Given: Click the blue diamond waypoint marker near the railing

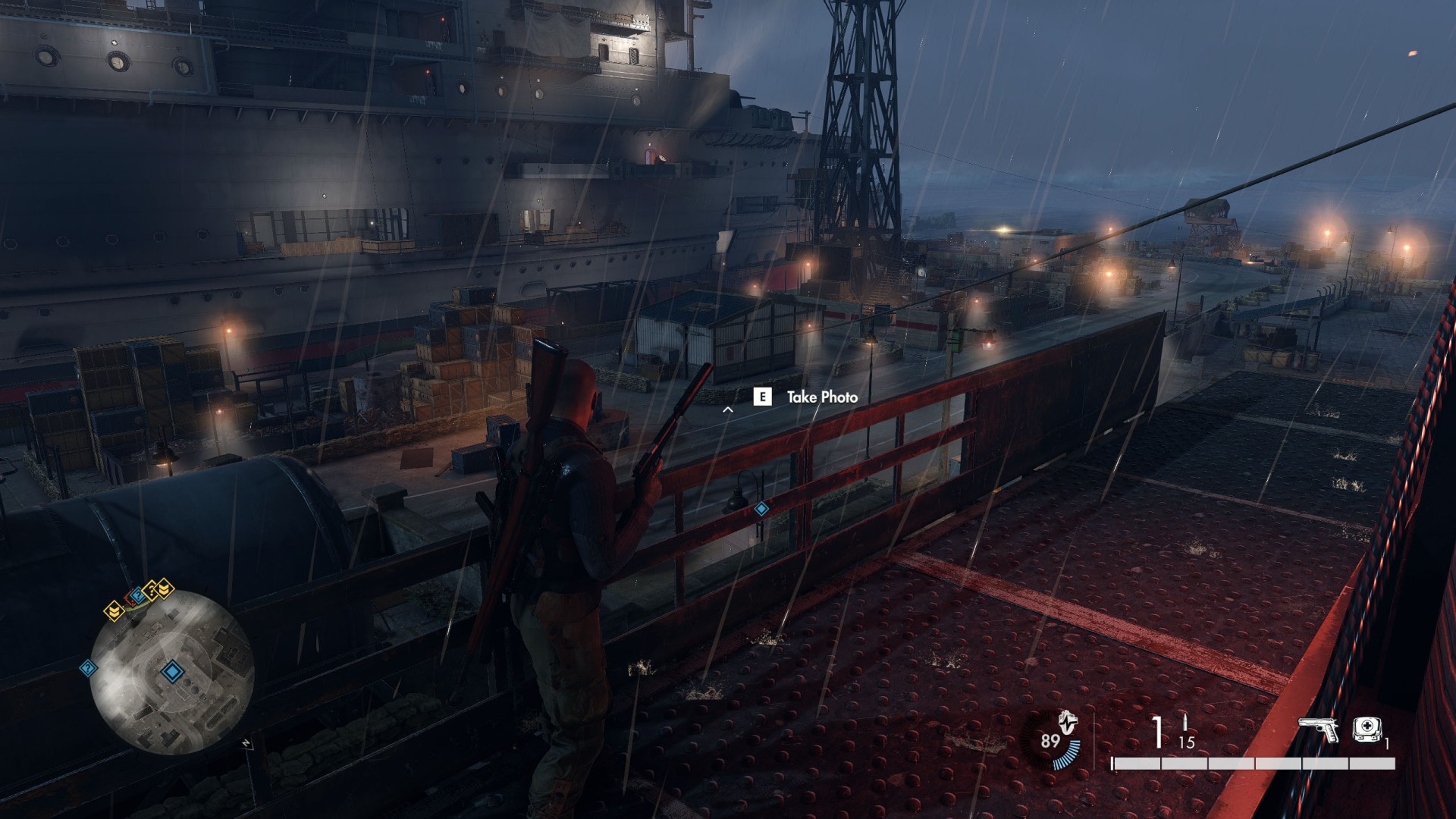Looking at the screenshot, I should pyautogui.click(x=761, y=509).
